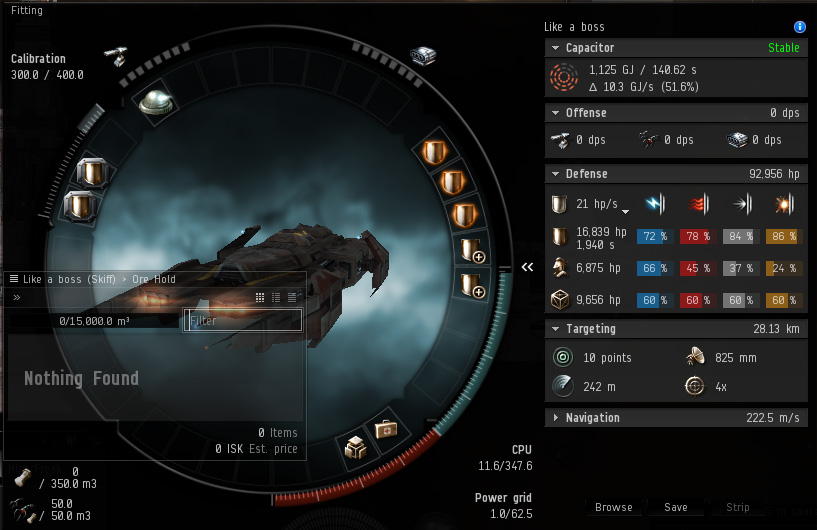Collapse the Offense stats section
The height and width of the screenshot is (530, 817).
click(x=555, y=113)
